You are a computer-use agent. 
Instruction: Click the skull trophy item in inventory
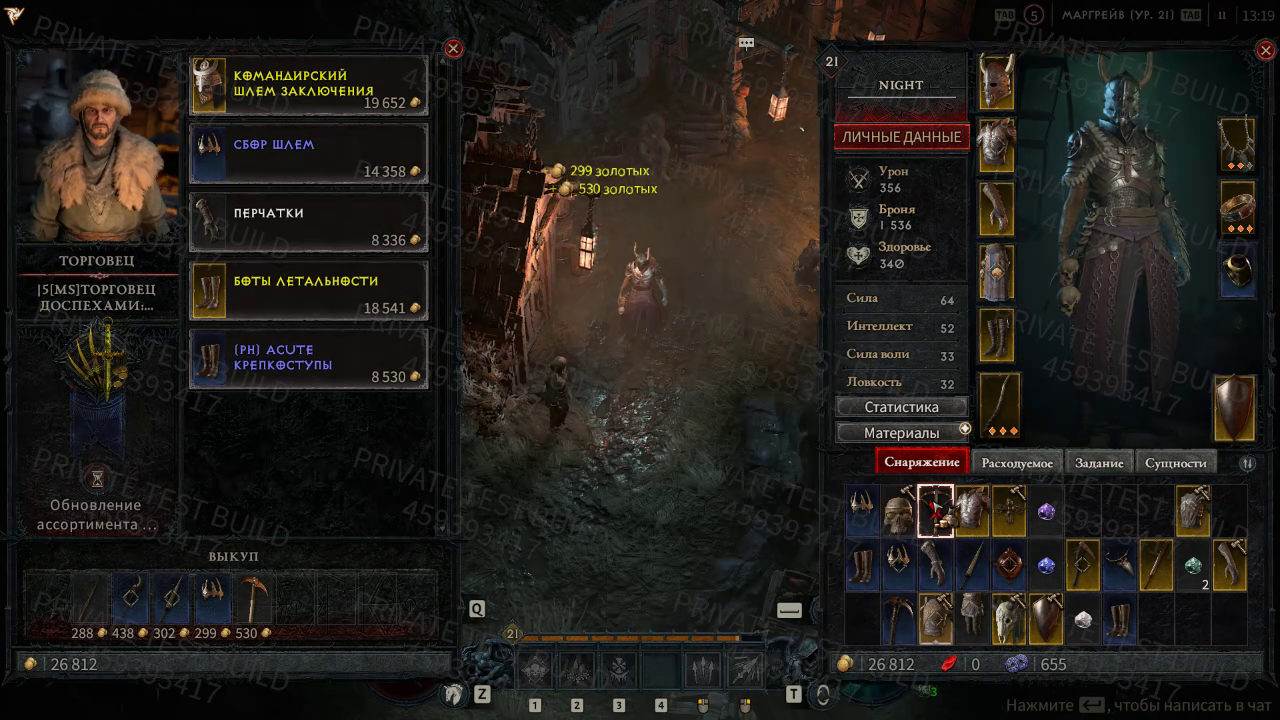point(1006,619)
